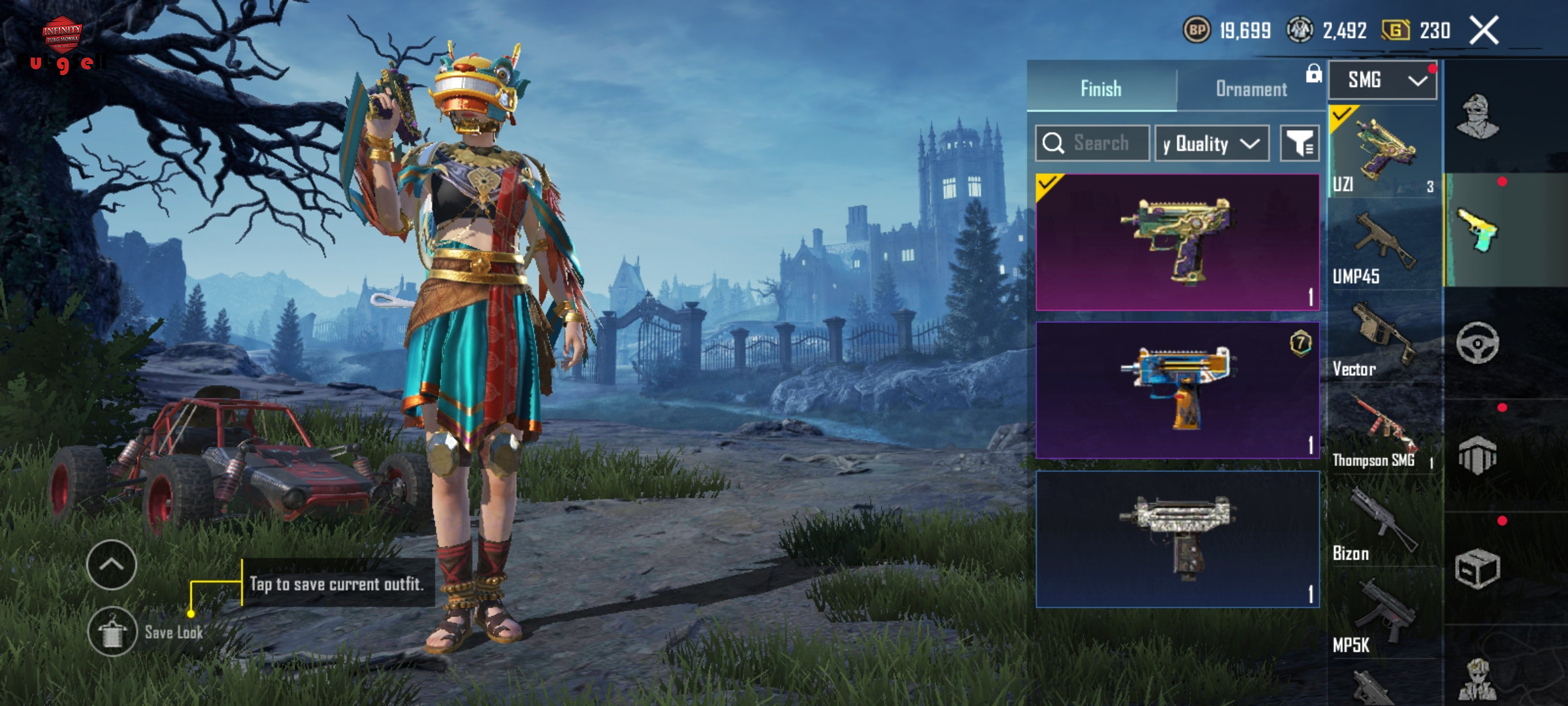Open the crate box category icon
Screen dimensions: 1568x706
click(1477, 569)
